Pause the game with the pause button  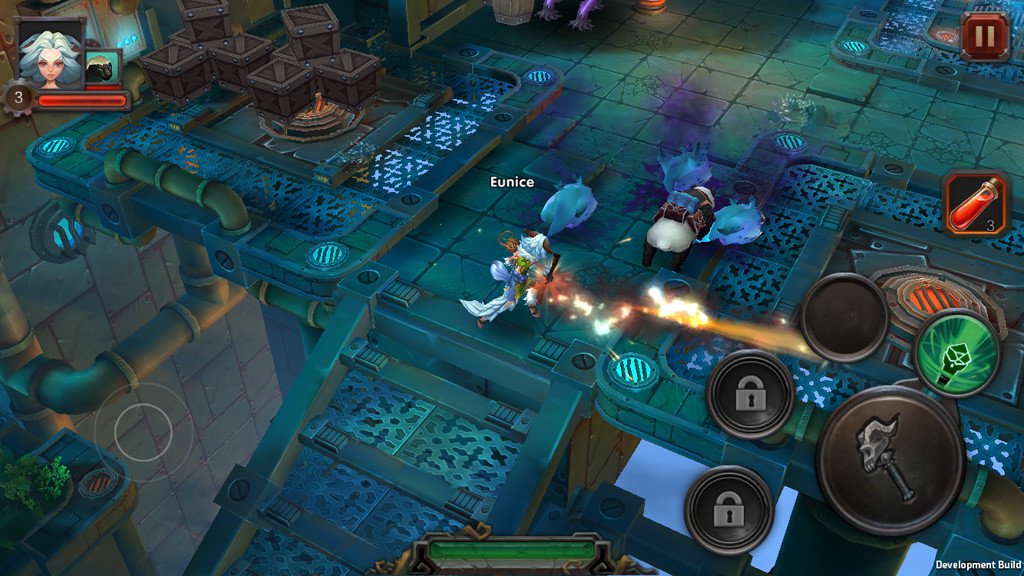pos(984,37)
